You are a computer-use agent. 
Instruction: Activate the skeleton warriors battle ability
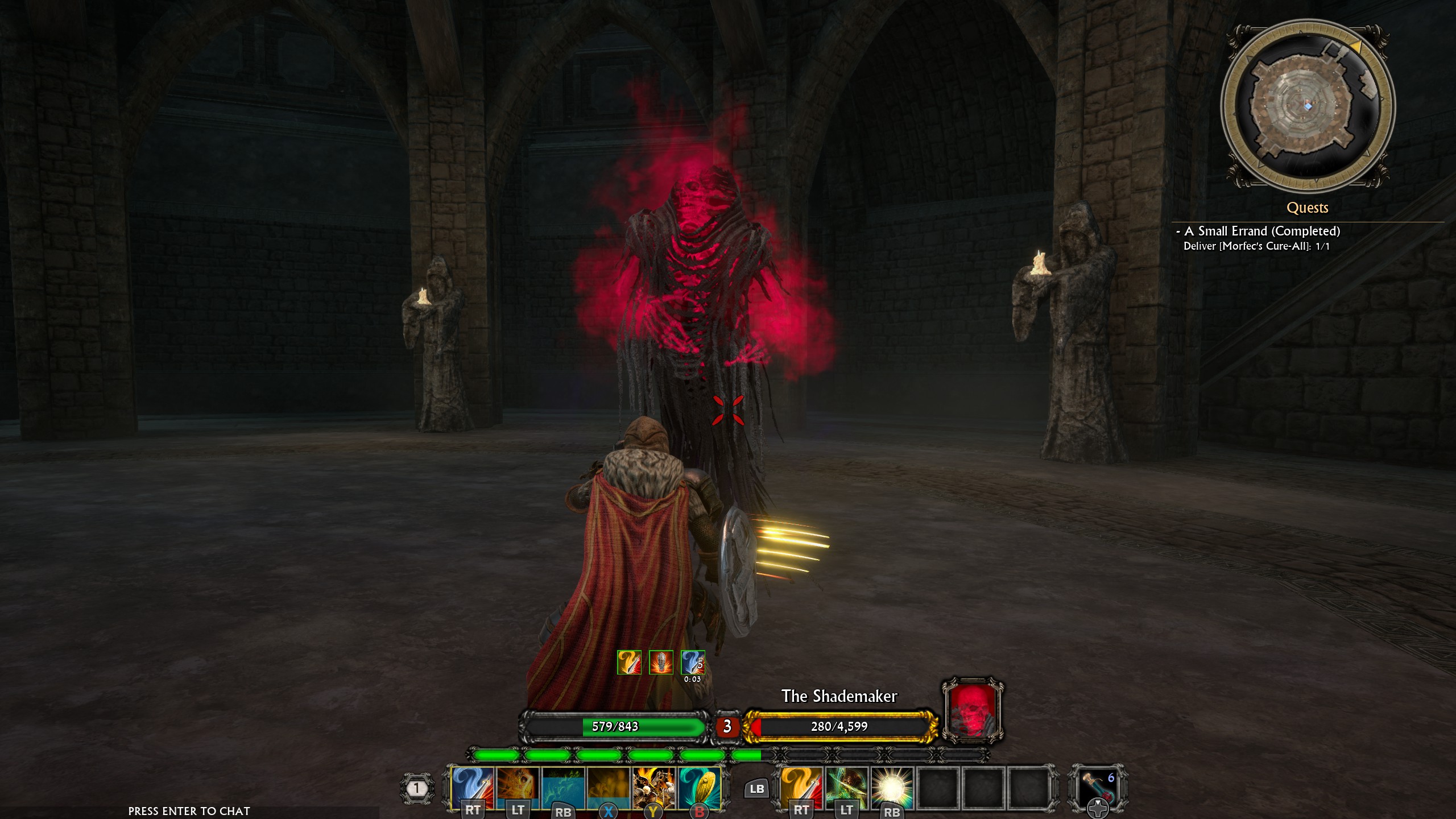[x=654, y=787]
